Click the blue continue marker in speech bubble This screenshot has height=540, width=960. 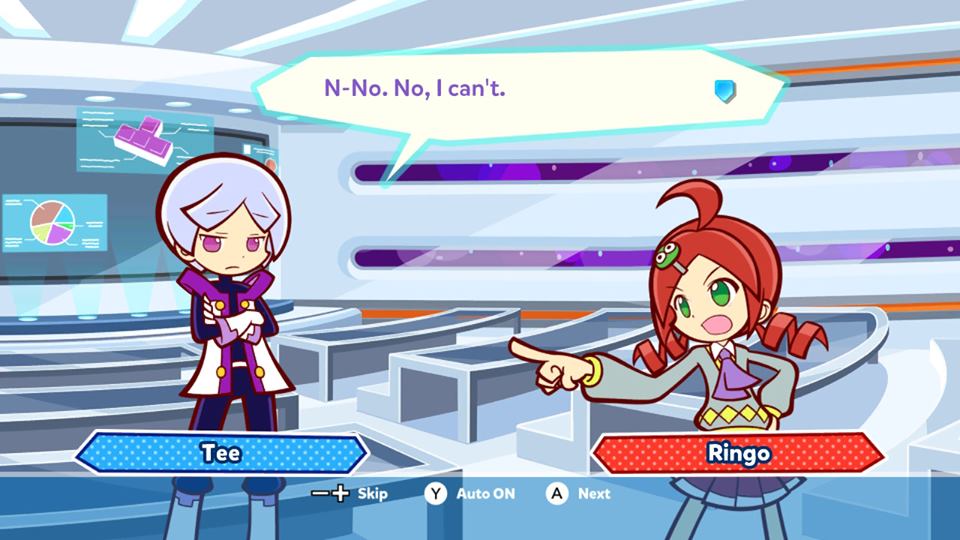tap(724, 91)
